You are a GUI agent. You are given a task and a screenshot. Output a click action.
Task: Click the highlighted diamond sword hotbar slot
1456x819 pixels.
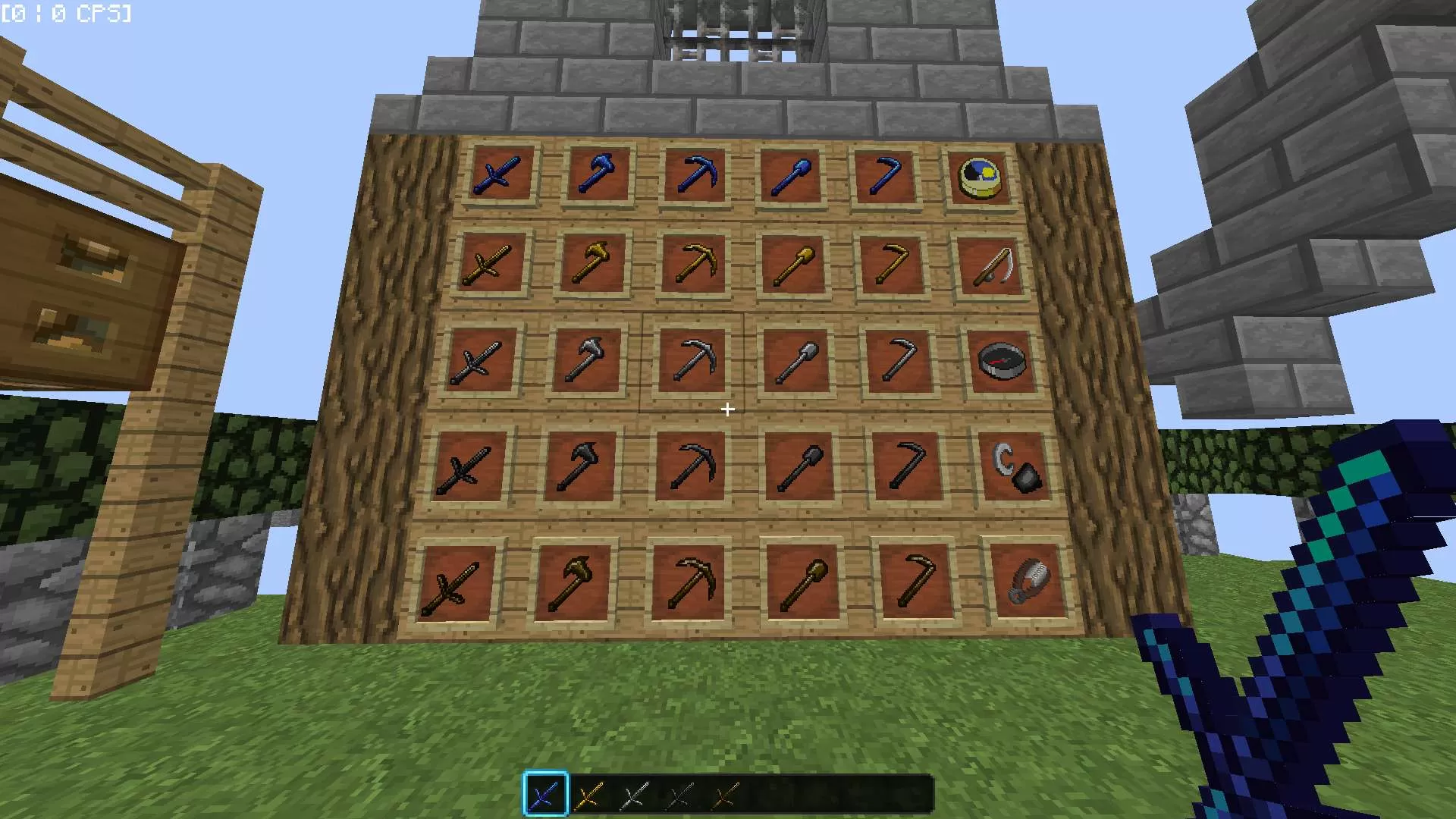[546, 795]
